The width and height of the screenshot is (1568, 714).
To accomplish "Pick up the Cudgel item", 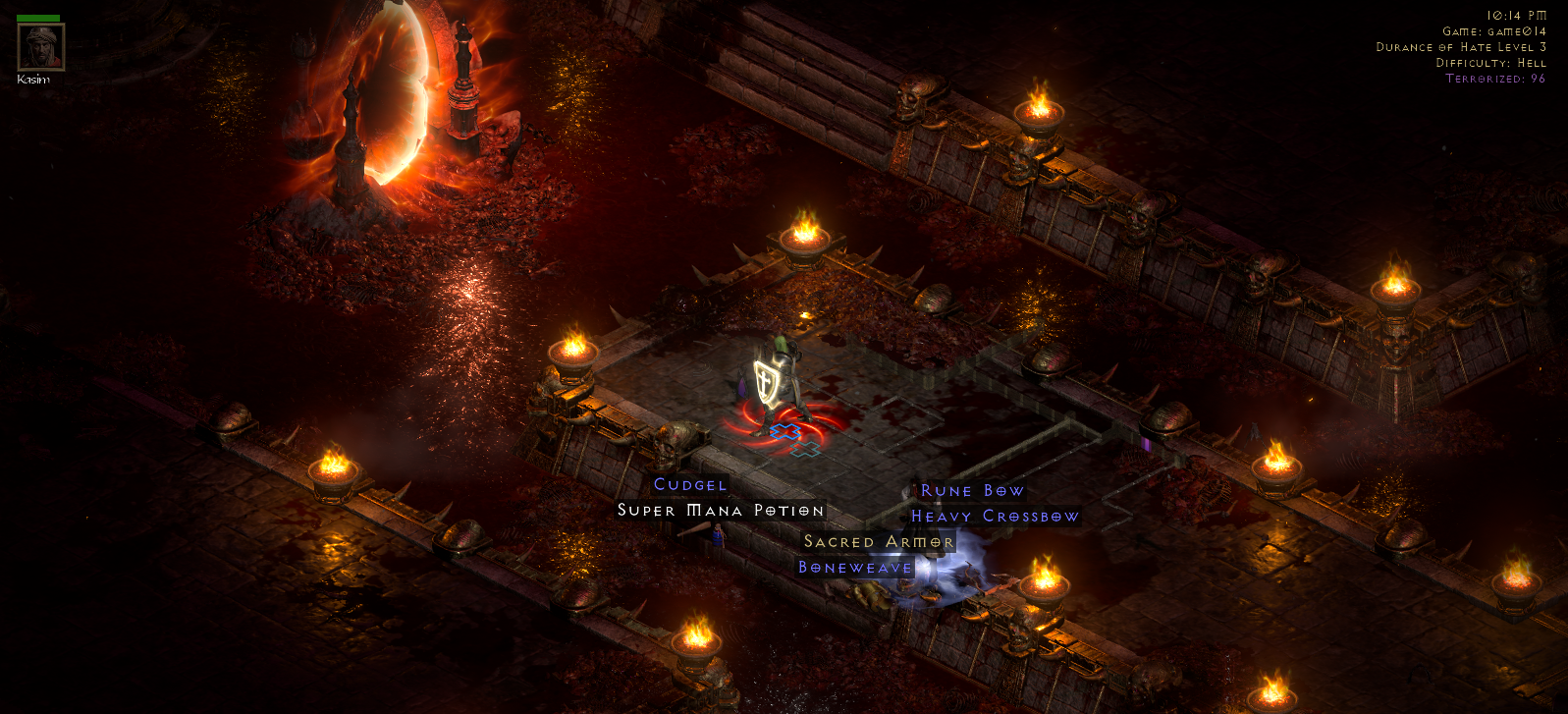I will (x=688, y=484).
